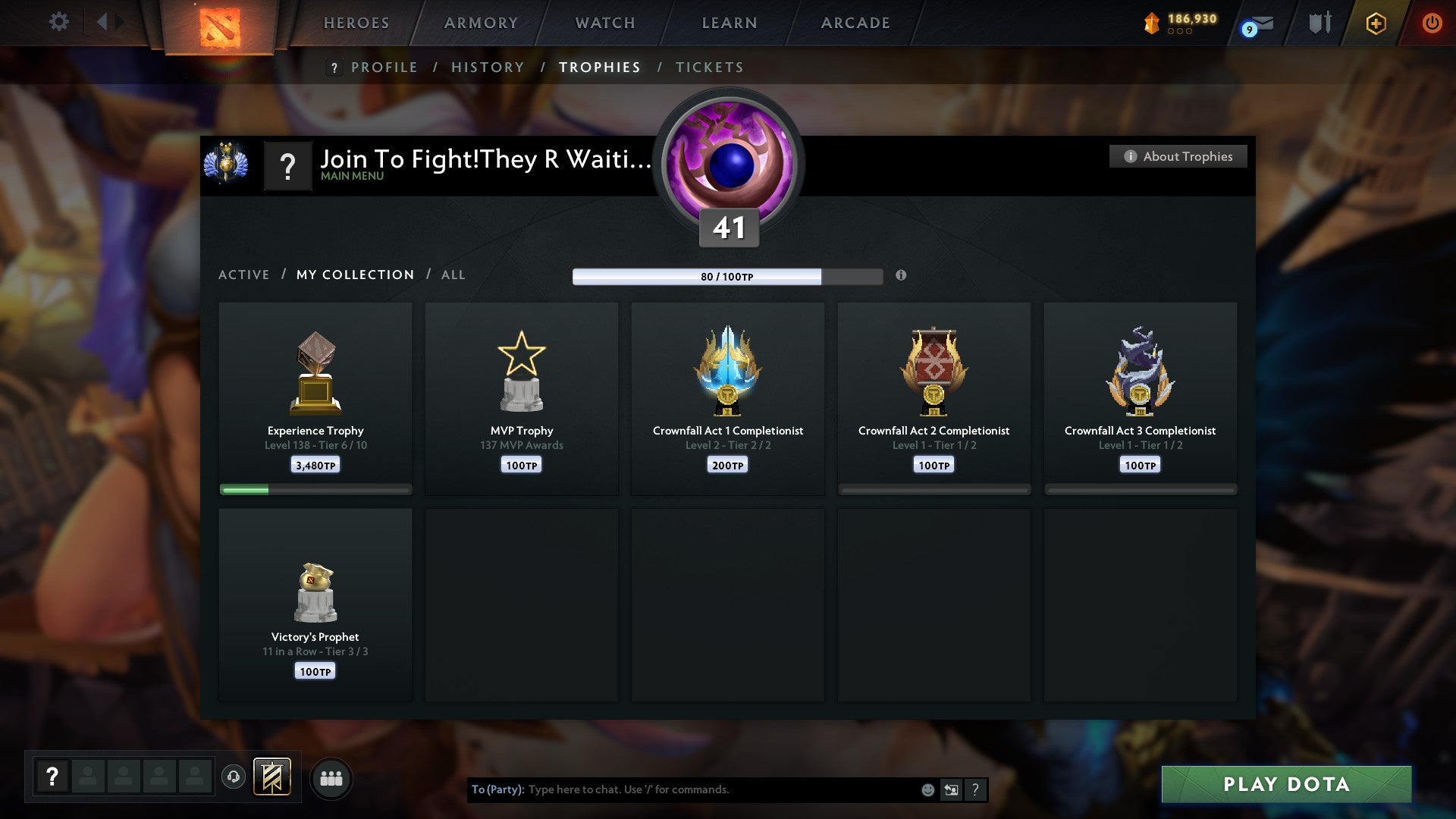This screenshot has height=819, width=1456.
Task: Switch to the MY COLLECTION filter
Action: point(354,275)
